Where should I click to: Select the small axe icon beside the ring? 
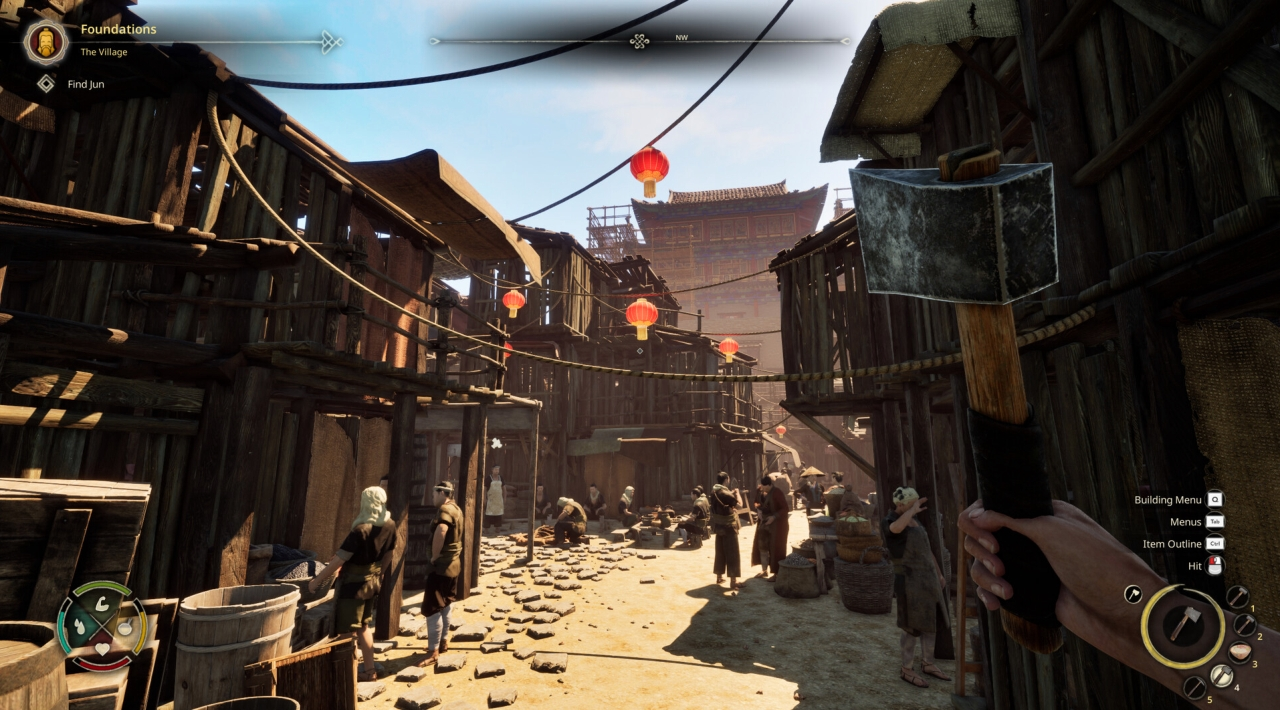click(1133, 594)
